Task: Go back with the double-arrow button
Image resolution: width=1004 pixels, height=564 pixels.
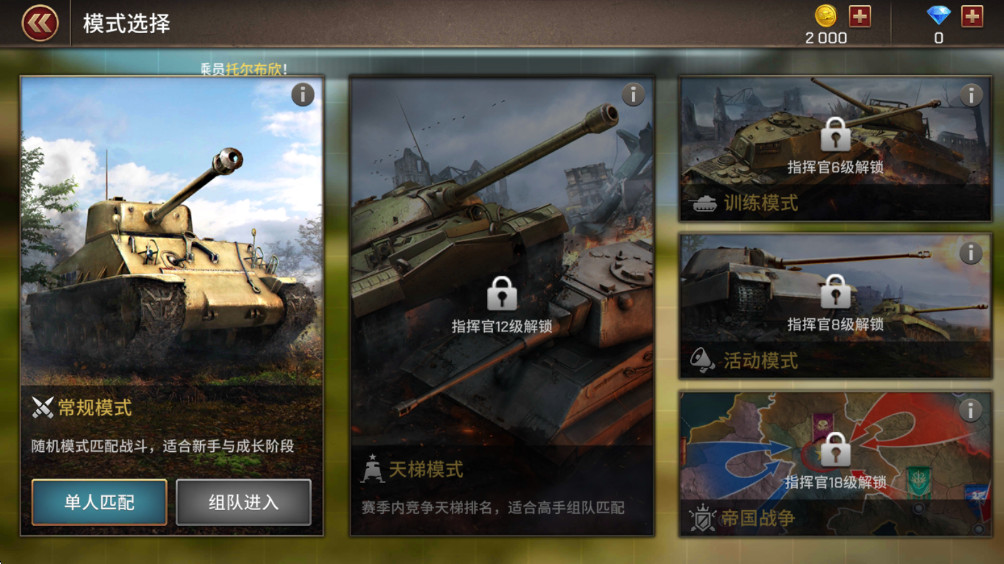Action: [x=40, y=22]
